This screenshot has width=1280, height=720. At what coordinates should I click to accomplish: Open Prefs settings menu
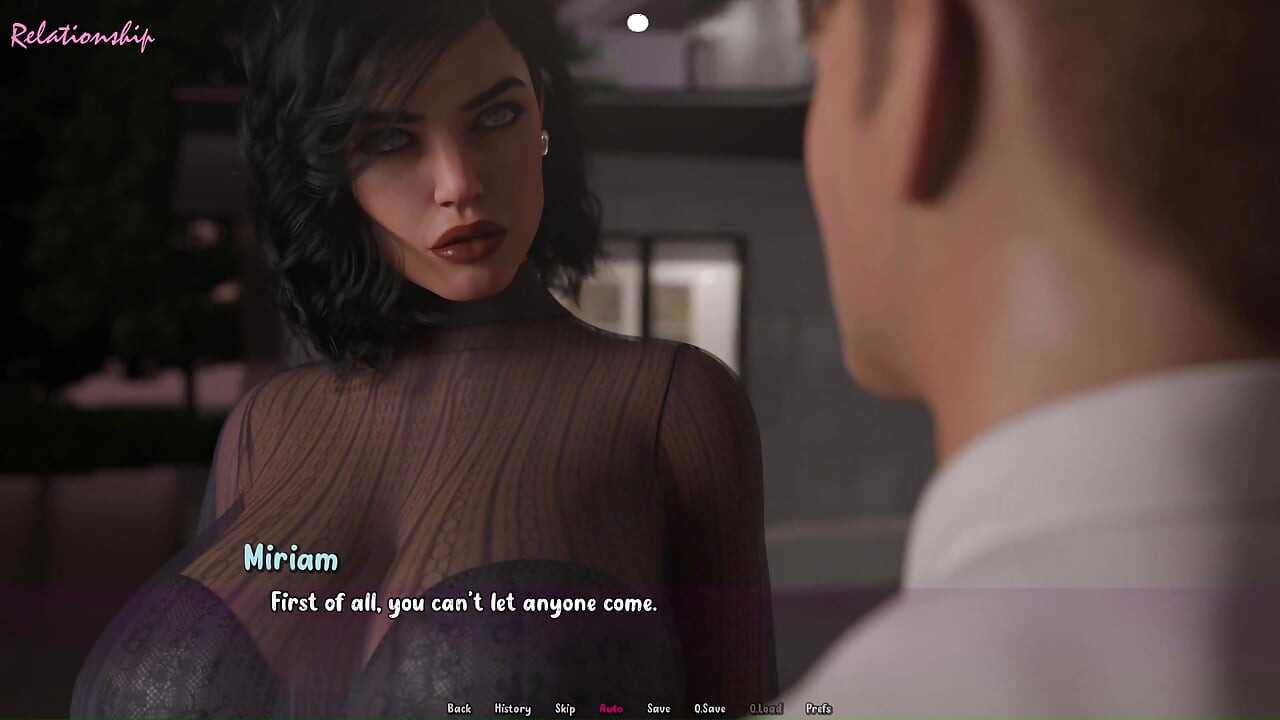tap(818, 709)
